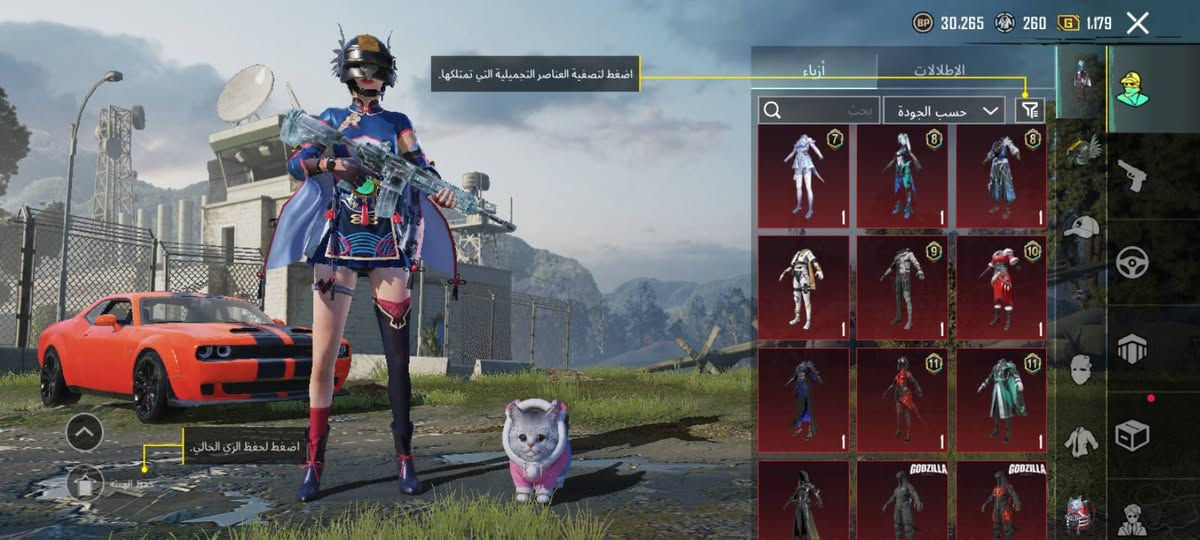The image size is (1200, 540).
Task: Open the crate box category with red dot
Action: tap(1132, 434)
